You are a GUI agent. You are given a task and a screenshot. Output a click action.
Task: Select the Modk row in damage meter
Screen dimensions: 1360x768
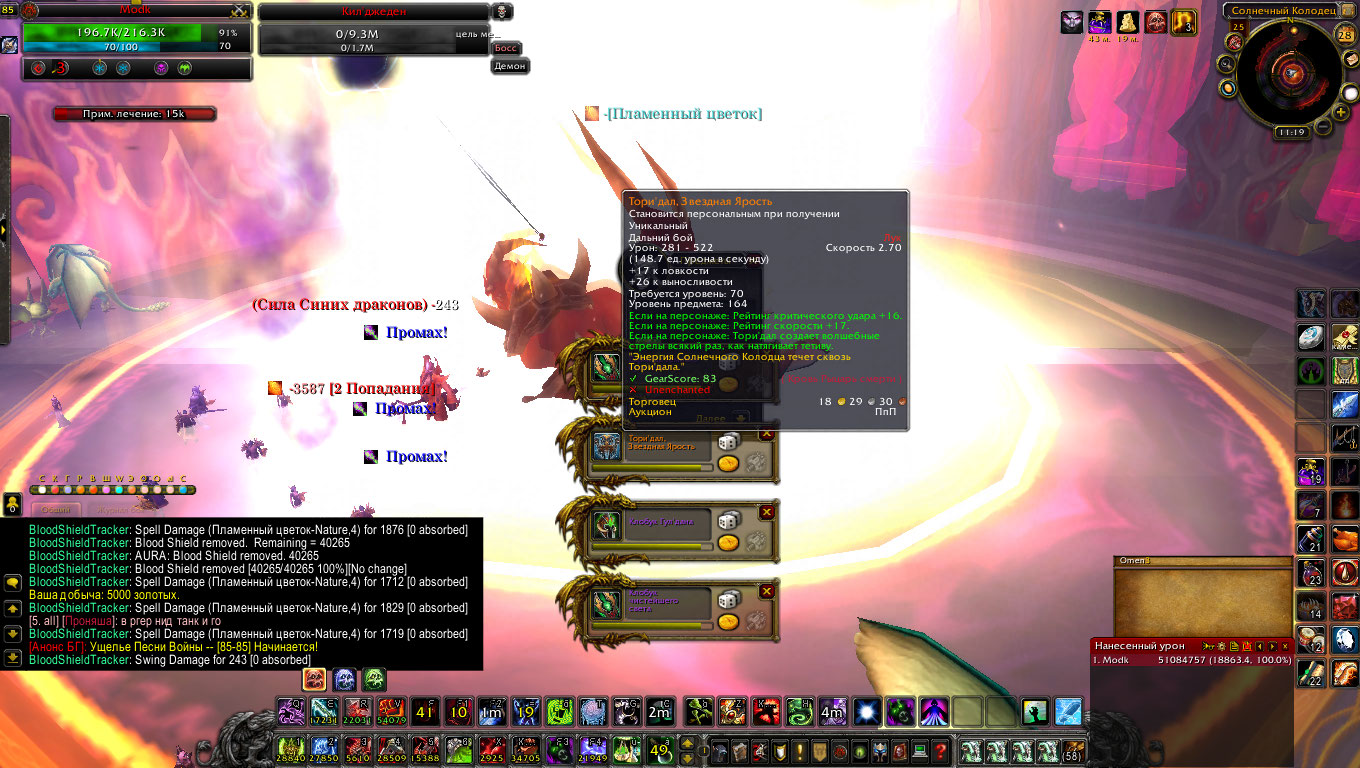click(x=1190, y=660)
